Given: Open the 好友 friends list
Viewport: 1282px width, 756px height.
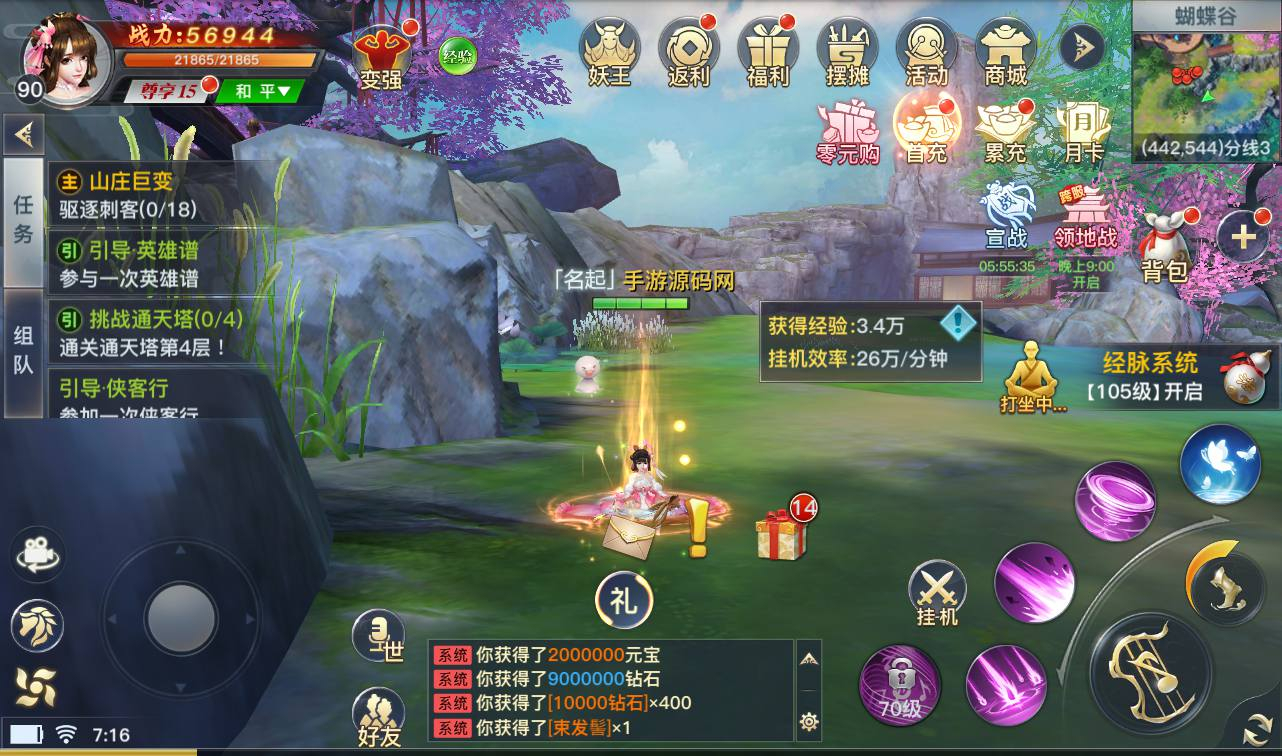Looking at the screenshot, I should 378,715.
